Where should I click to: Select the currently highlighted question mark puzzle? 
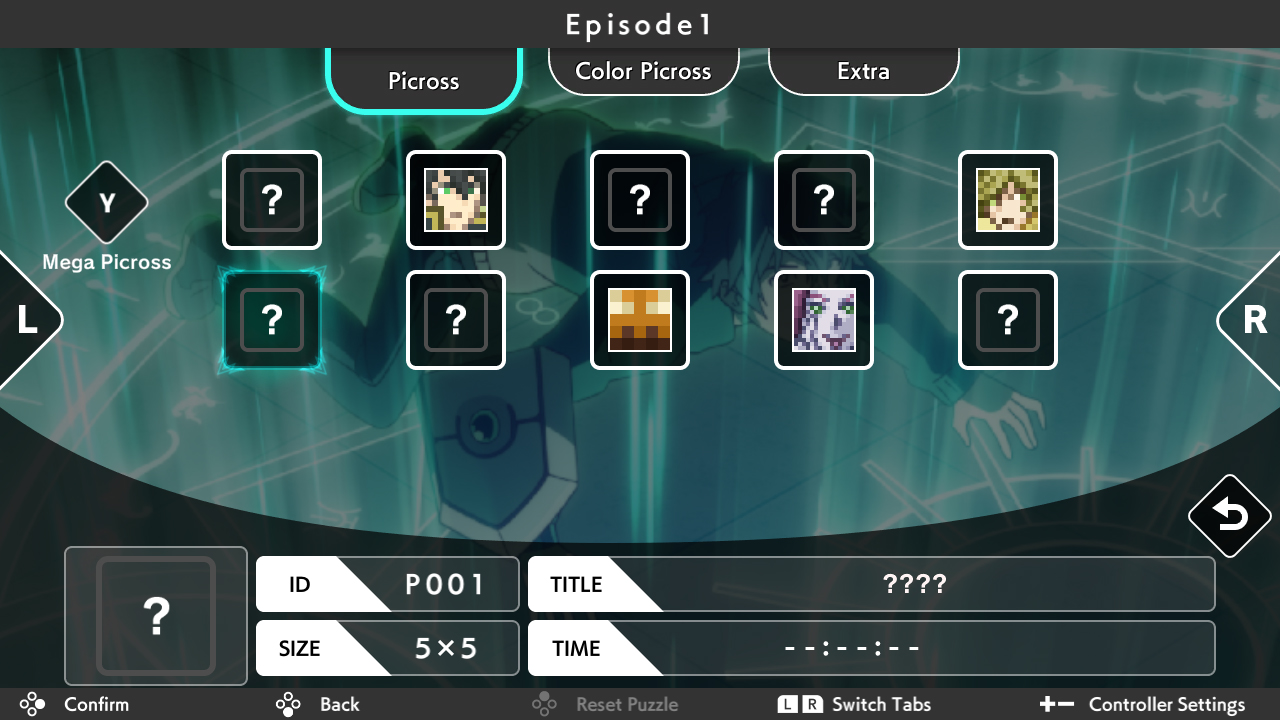coord(272,320)
